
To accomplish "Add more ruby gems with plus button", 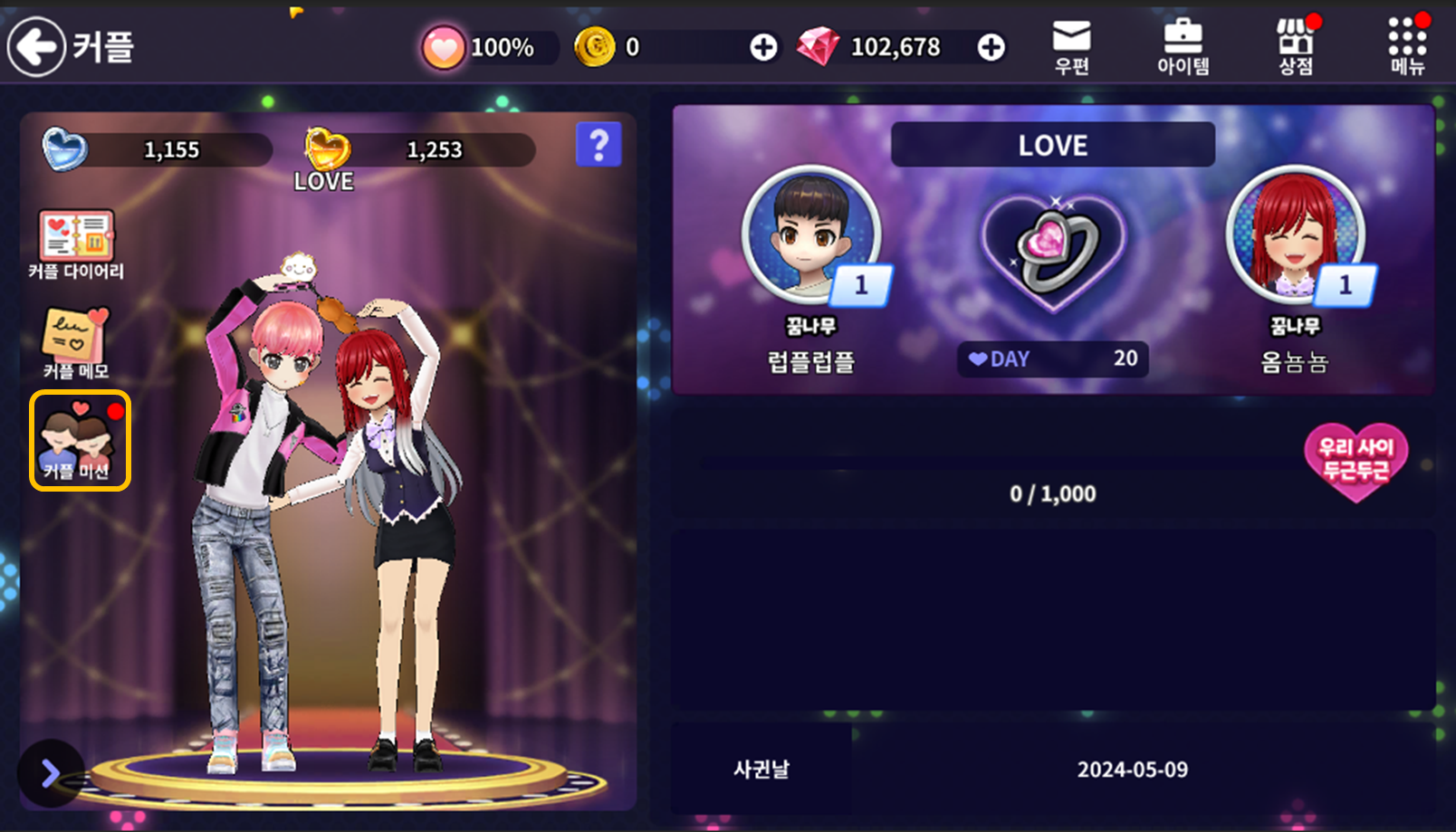I will tap(991, 47).
